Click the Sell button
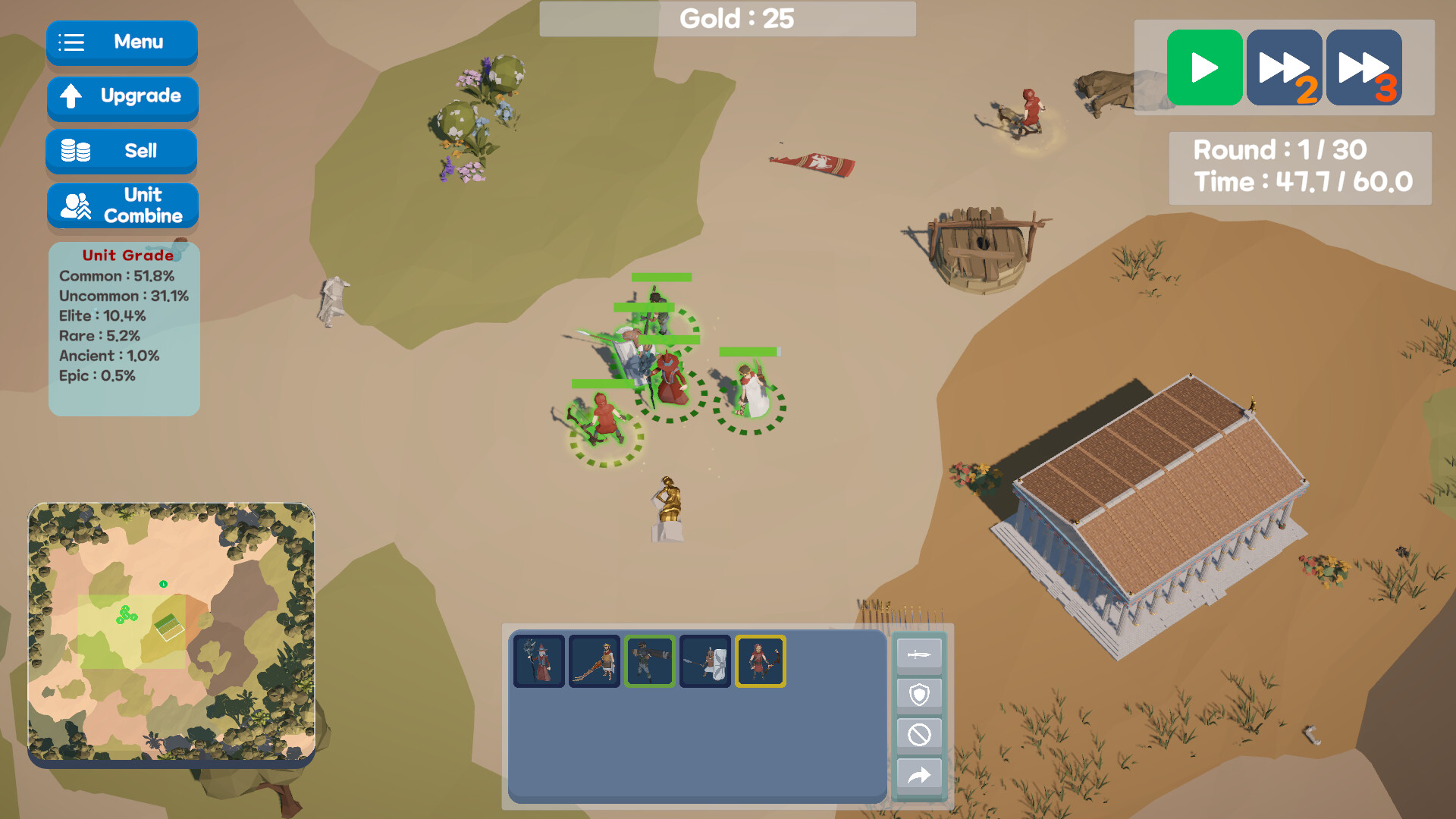The image size is (1456, 819). 121,151
